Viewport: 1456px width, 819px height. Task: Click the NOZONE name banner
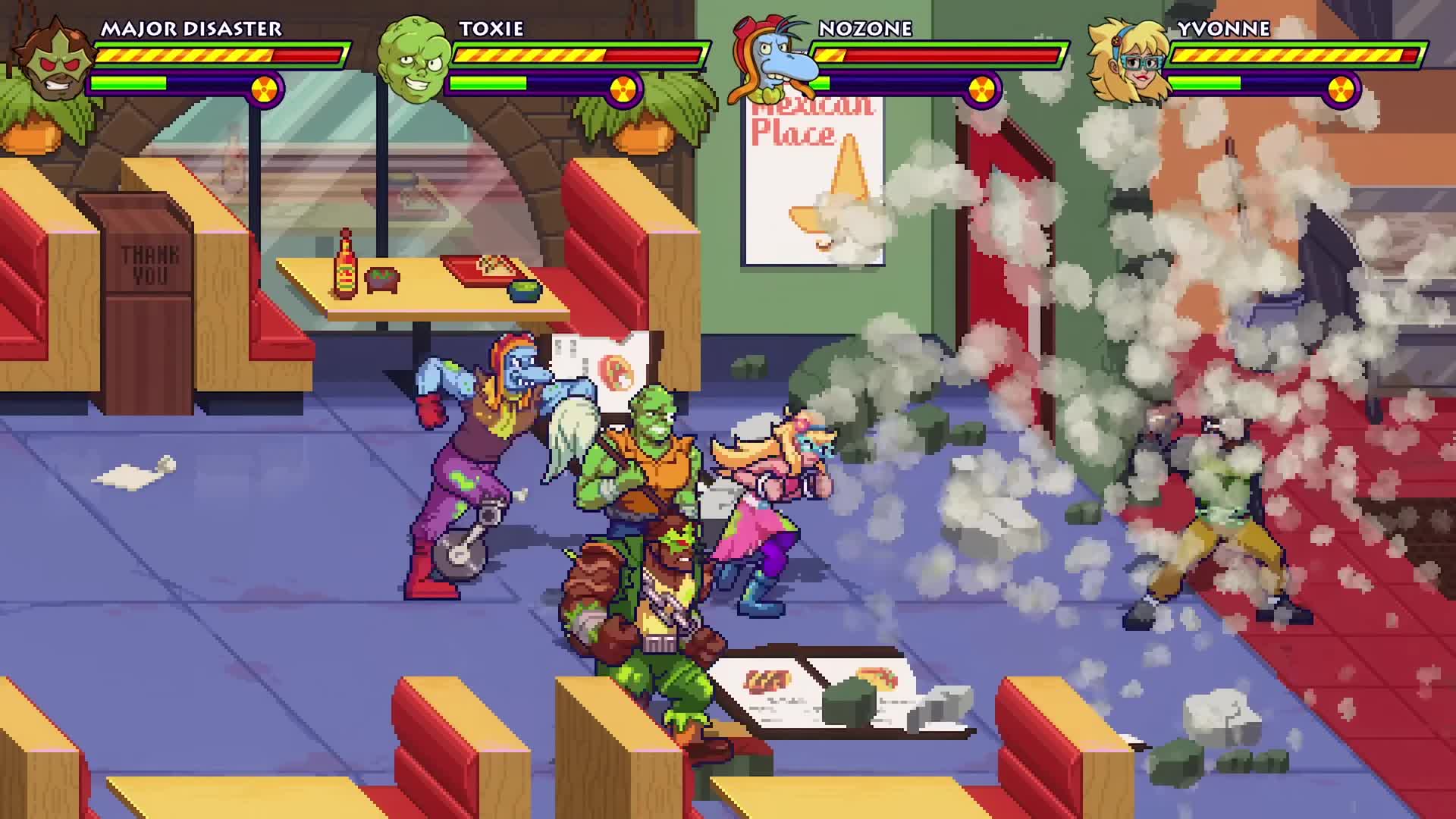point(864,29)
